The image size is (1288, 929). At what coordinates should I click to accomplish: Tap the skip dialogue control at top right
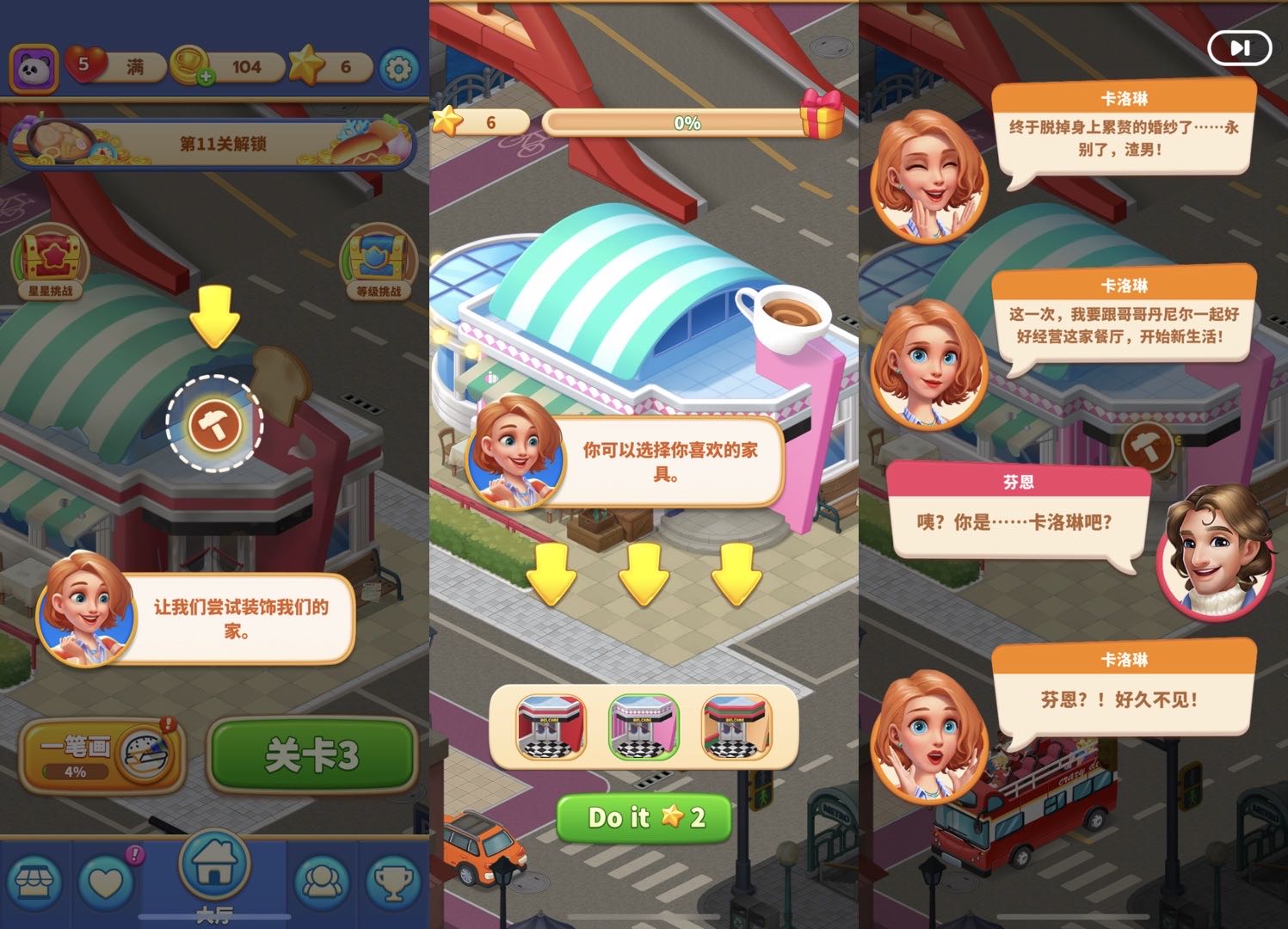(1239, 48)
